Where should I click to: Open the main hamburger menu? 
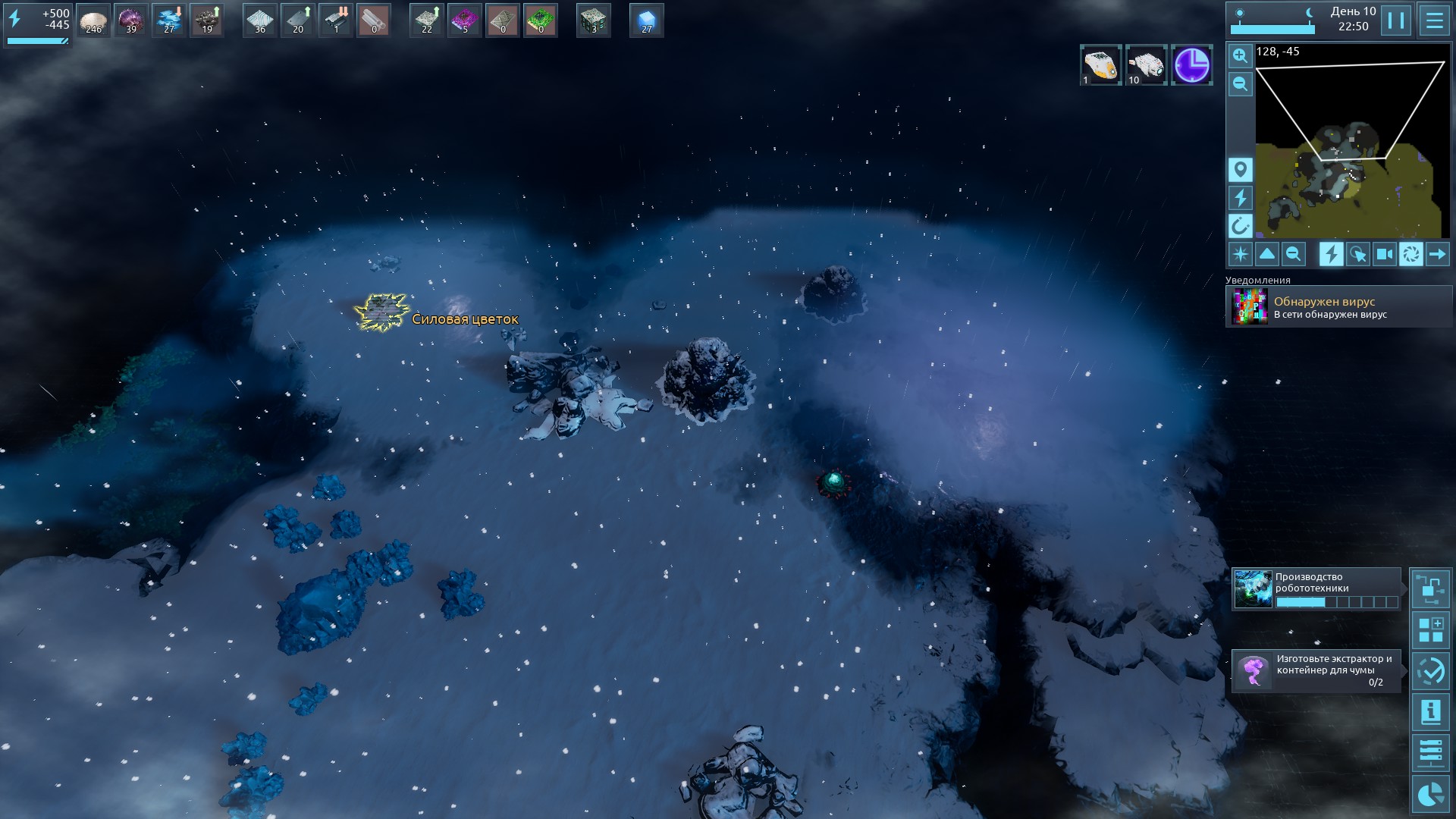coord(1434,20)
